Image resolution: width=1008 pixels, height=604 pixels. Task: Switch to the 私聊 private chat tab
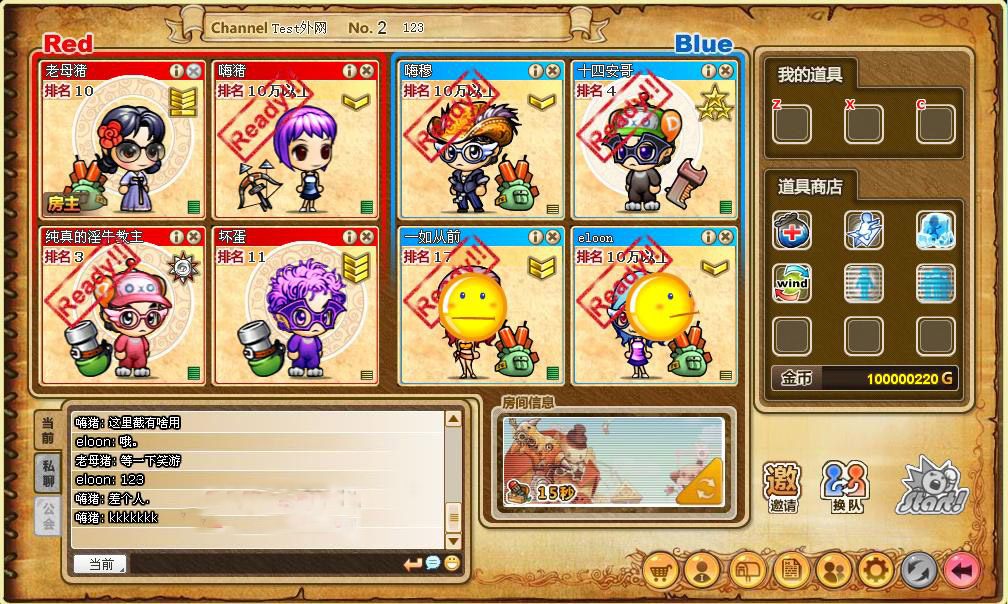(x=48, y=472)
